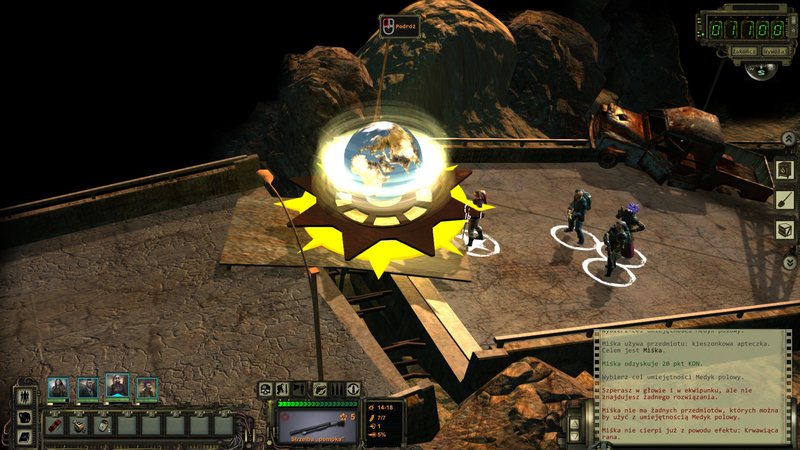Select the shotgun weapon panel
Viewport: 800px width, 450px height.
tap(318, 420)
